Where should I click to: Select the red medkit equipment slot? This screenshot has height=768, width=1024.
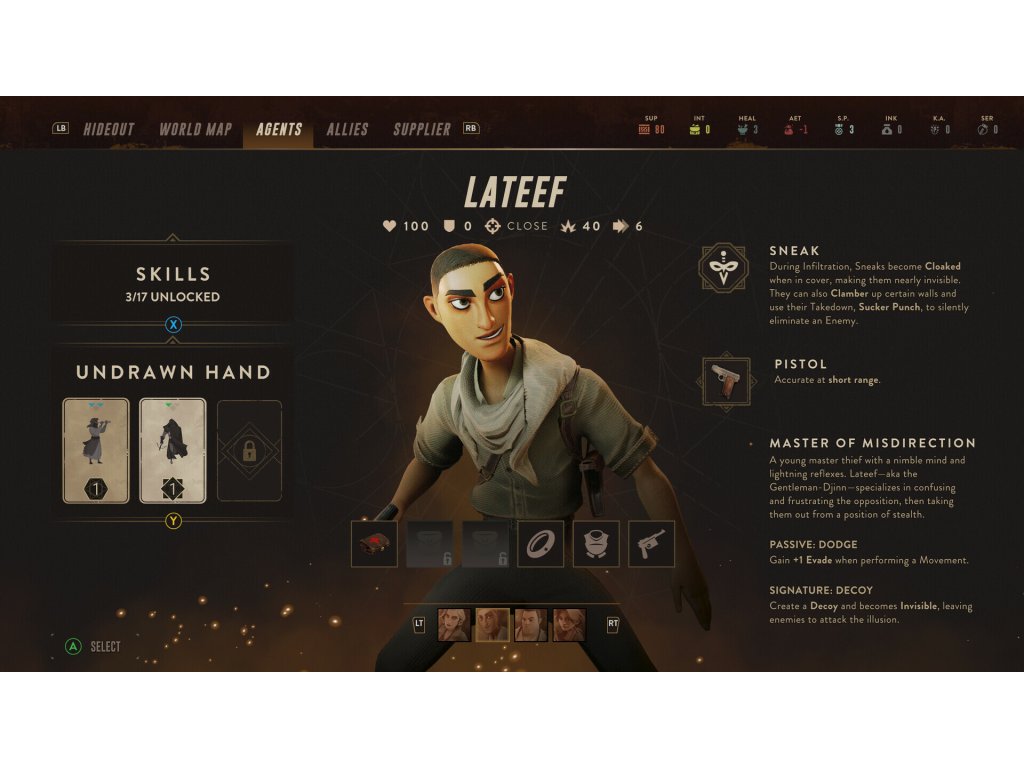point(374,544)
